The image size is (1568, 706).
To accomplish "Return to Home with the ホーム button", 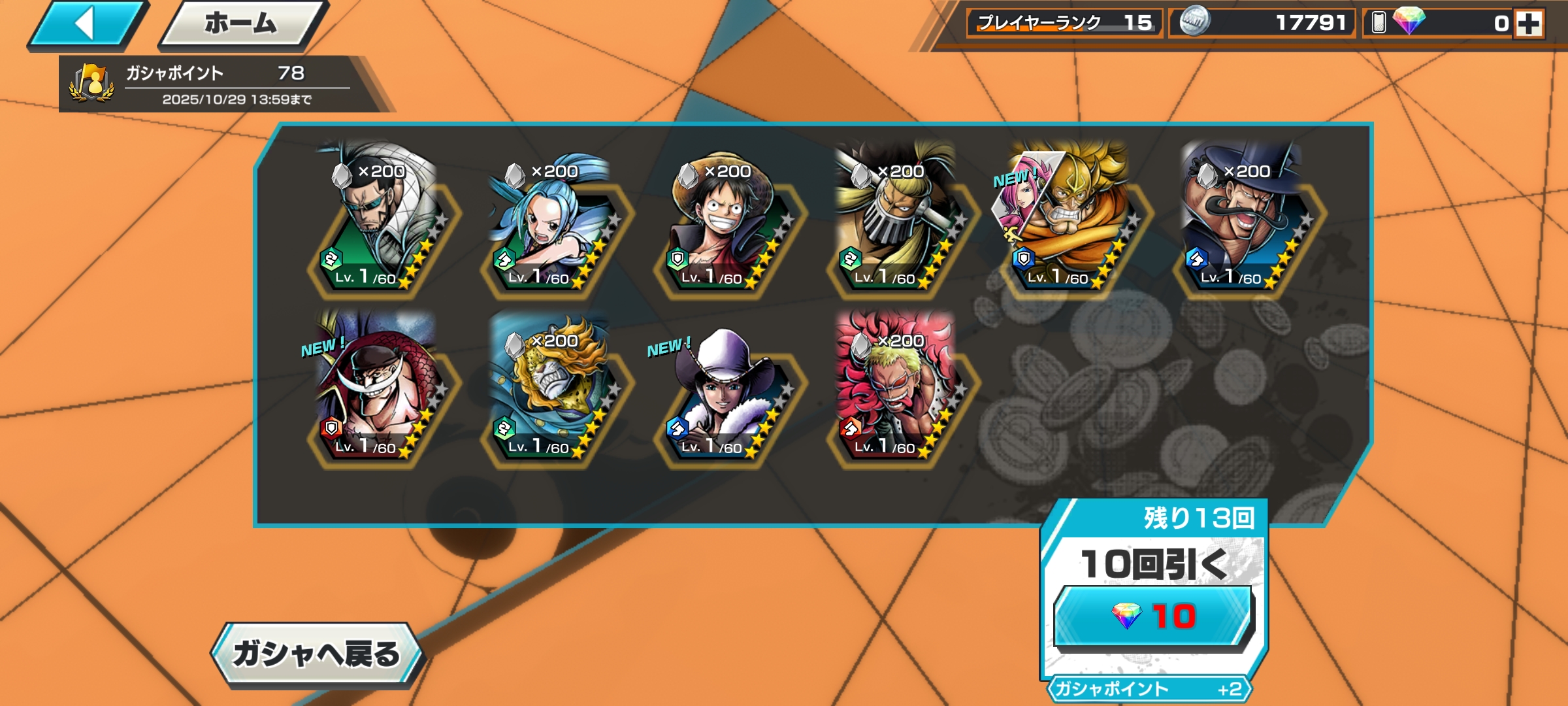I will [241, 25].
